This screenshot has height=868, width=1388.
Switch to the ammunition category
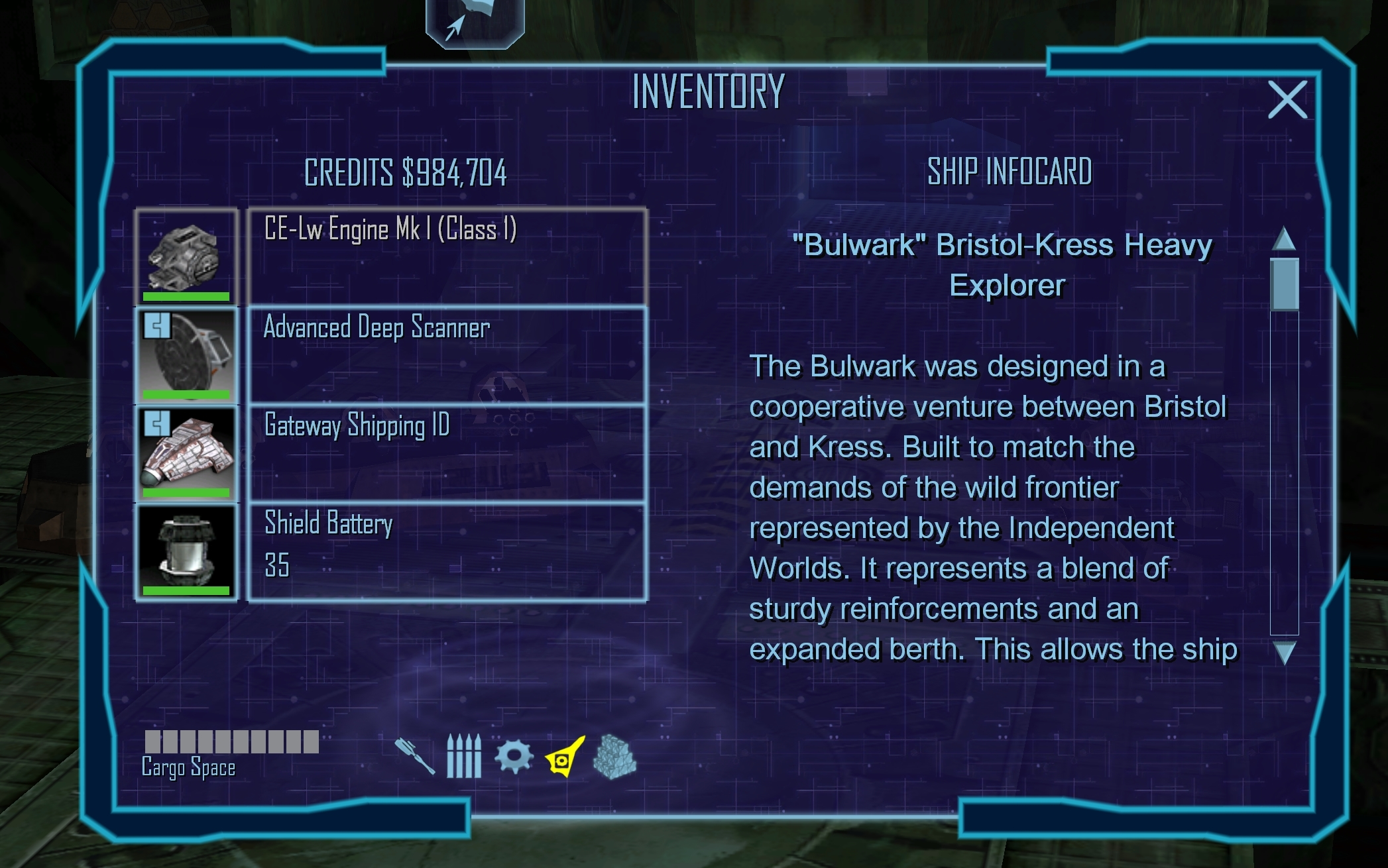[463, 756]
